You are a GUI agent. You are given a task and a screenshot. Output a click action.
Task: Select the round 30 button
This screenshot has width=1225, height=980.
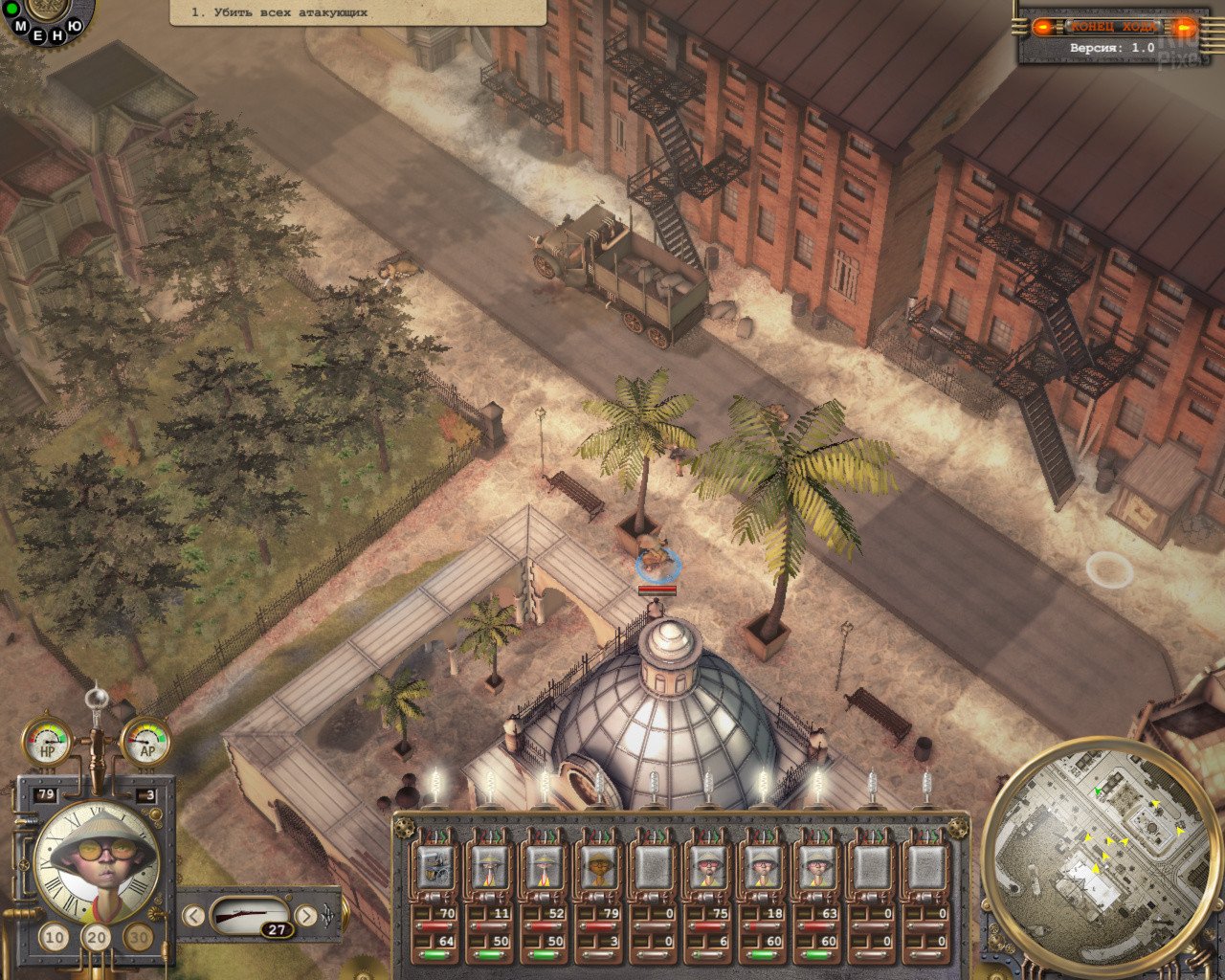[140, 938]
